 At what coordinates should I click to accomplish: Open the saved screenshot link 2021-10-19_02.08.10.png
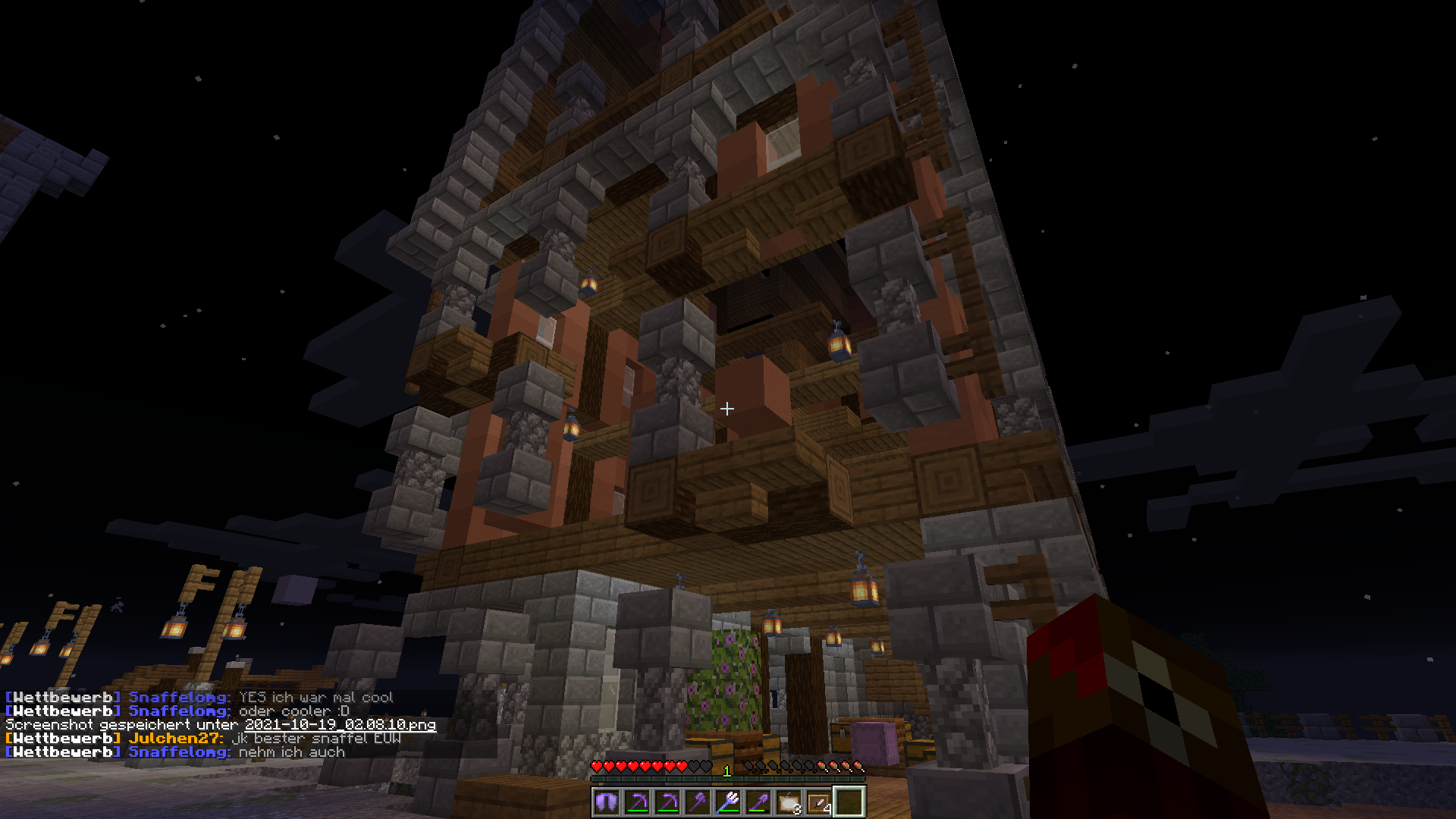pos(340,725)
